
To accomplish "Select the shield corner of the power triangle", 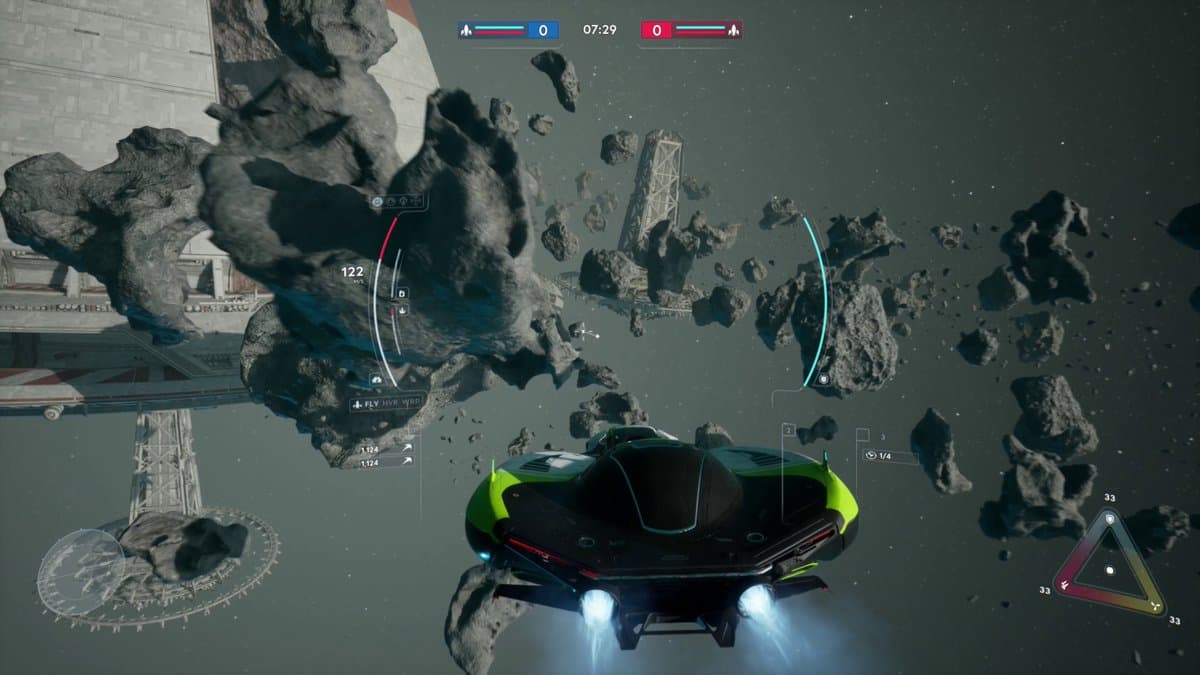I will pos(1109,517).
